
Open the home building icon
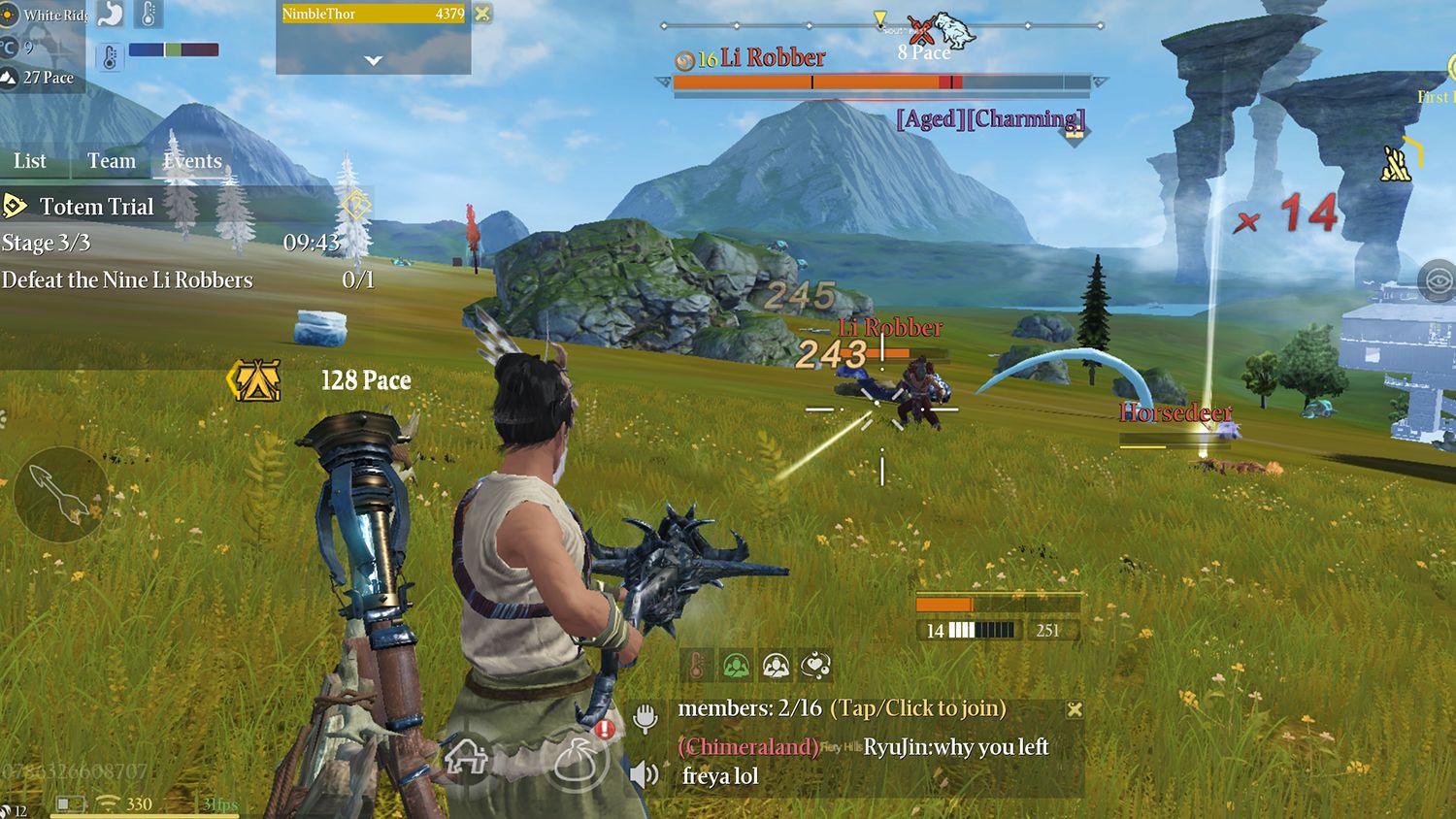(x=466, y=756)
